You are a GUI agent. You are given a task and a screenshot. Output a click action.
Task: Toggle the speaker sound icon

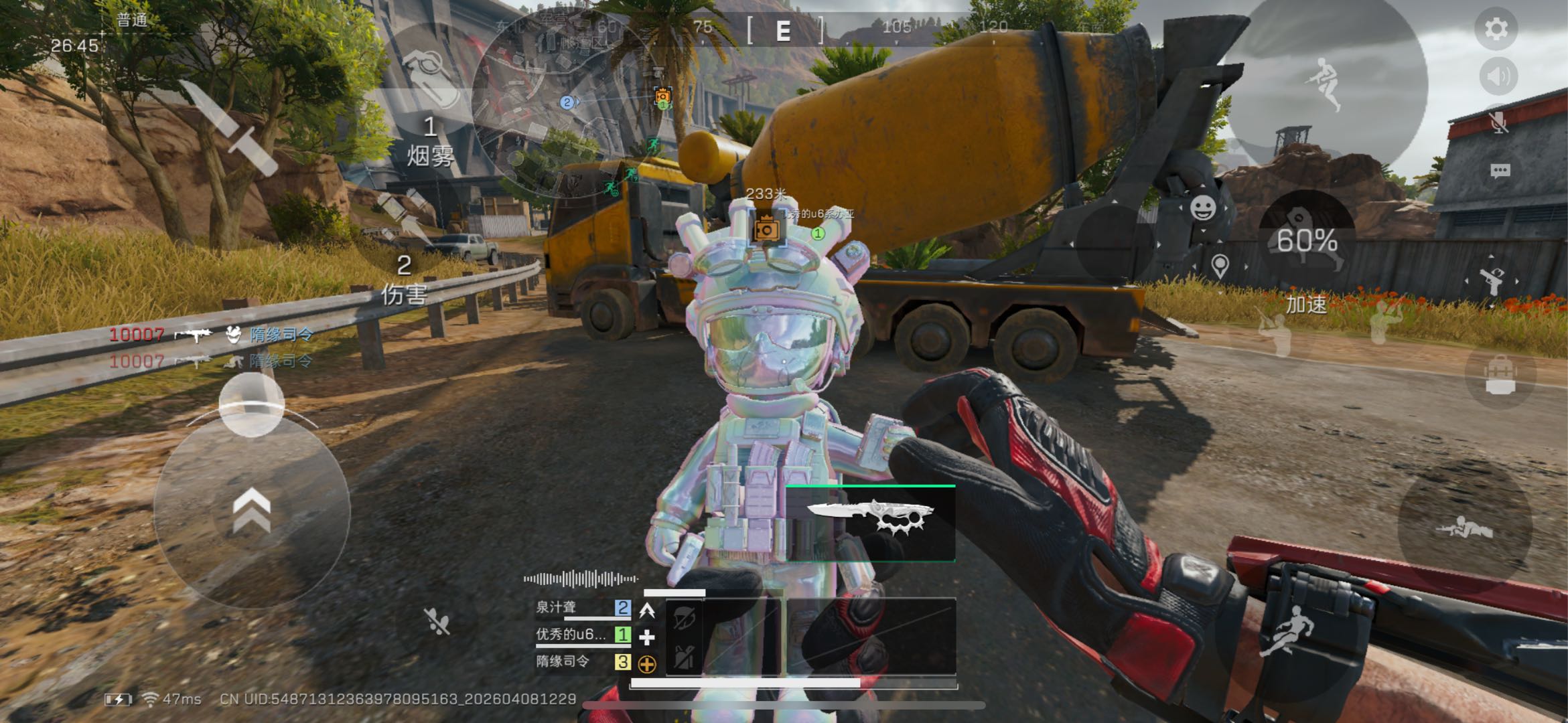pyautogui.click(x=1498, y=77)
